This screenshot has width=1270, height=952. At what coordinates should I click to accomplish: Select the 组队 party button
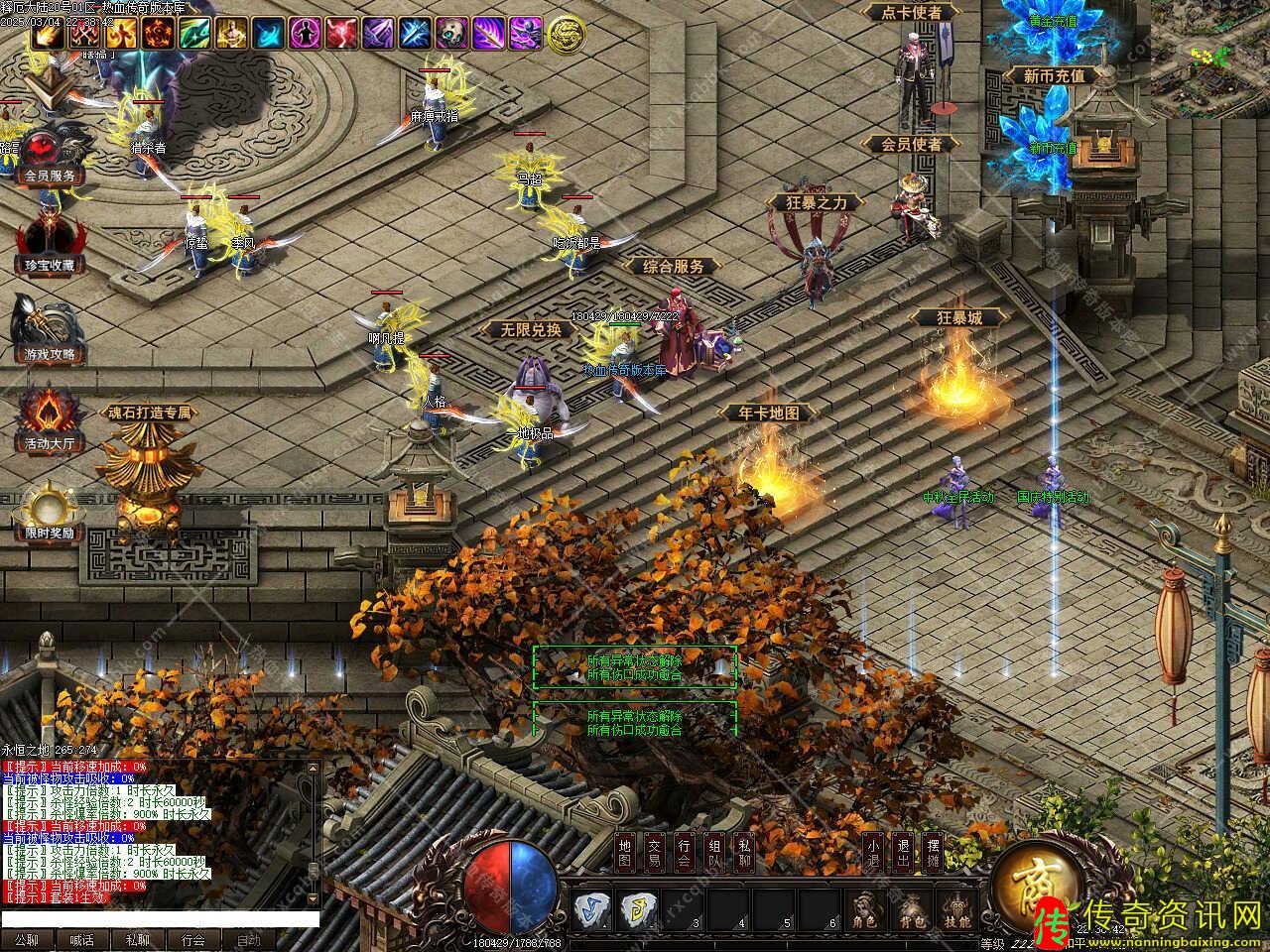click(714, 852)
